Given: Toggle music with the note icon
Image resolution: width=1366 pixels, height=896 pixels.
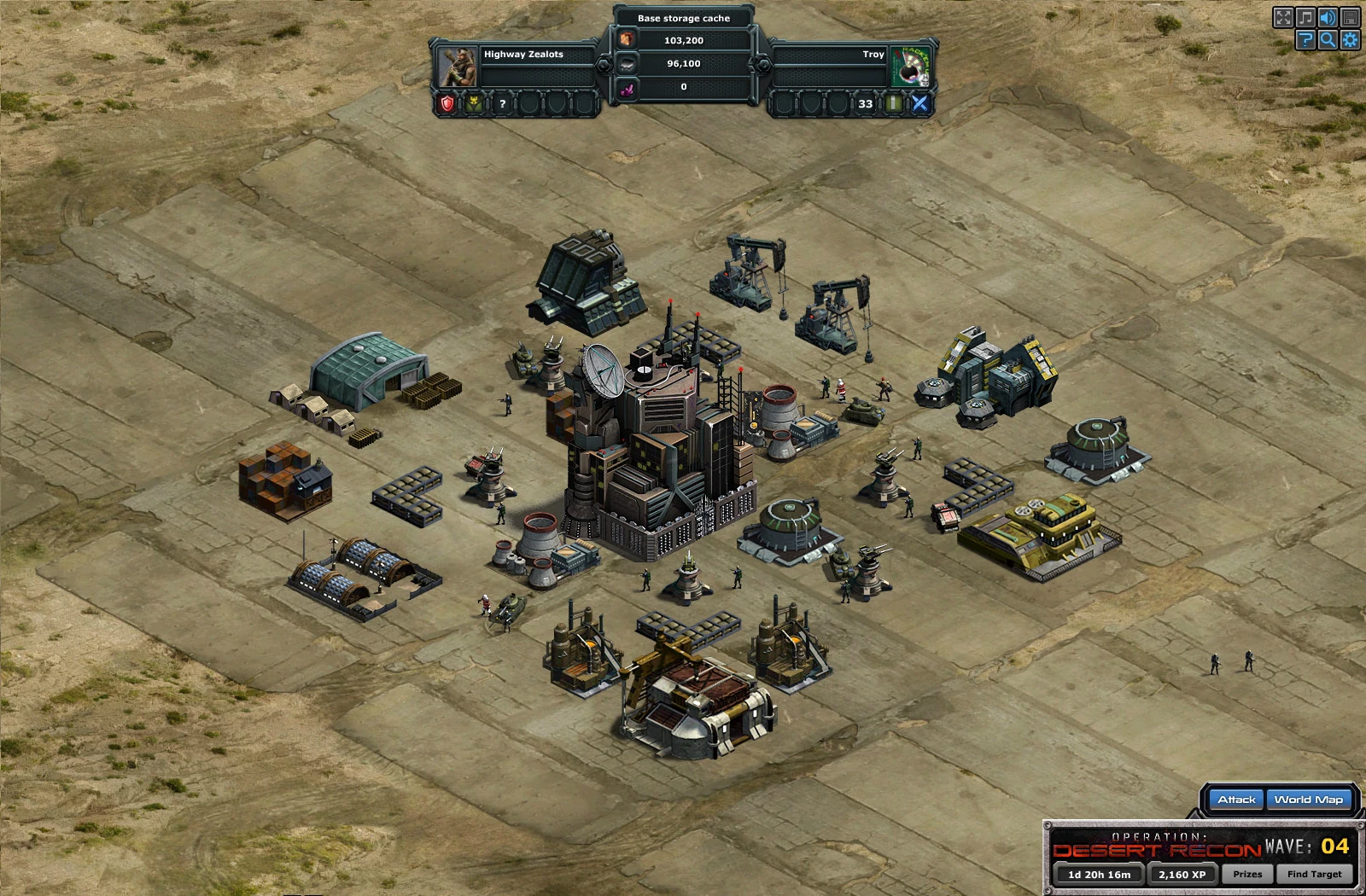Looking at the screenshot, I should [1305, 18].
